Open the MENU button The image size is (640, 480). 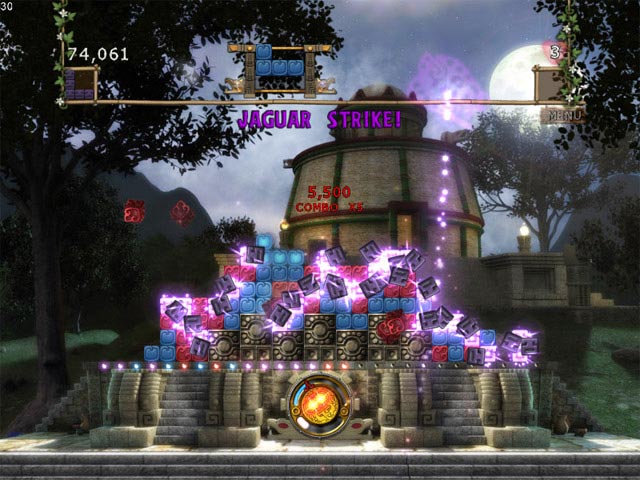coord(561,115)
